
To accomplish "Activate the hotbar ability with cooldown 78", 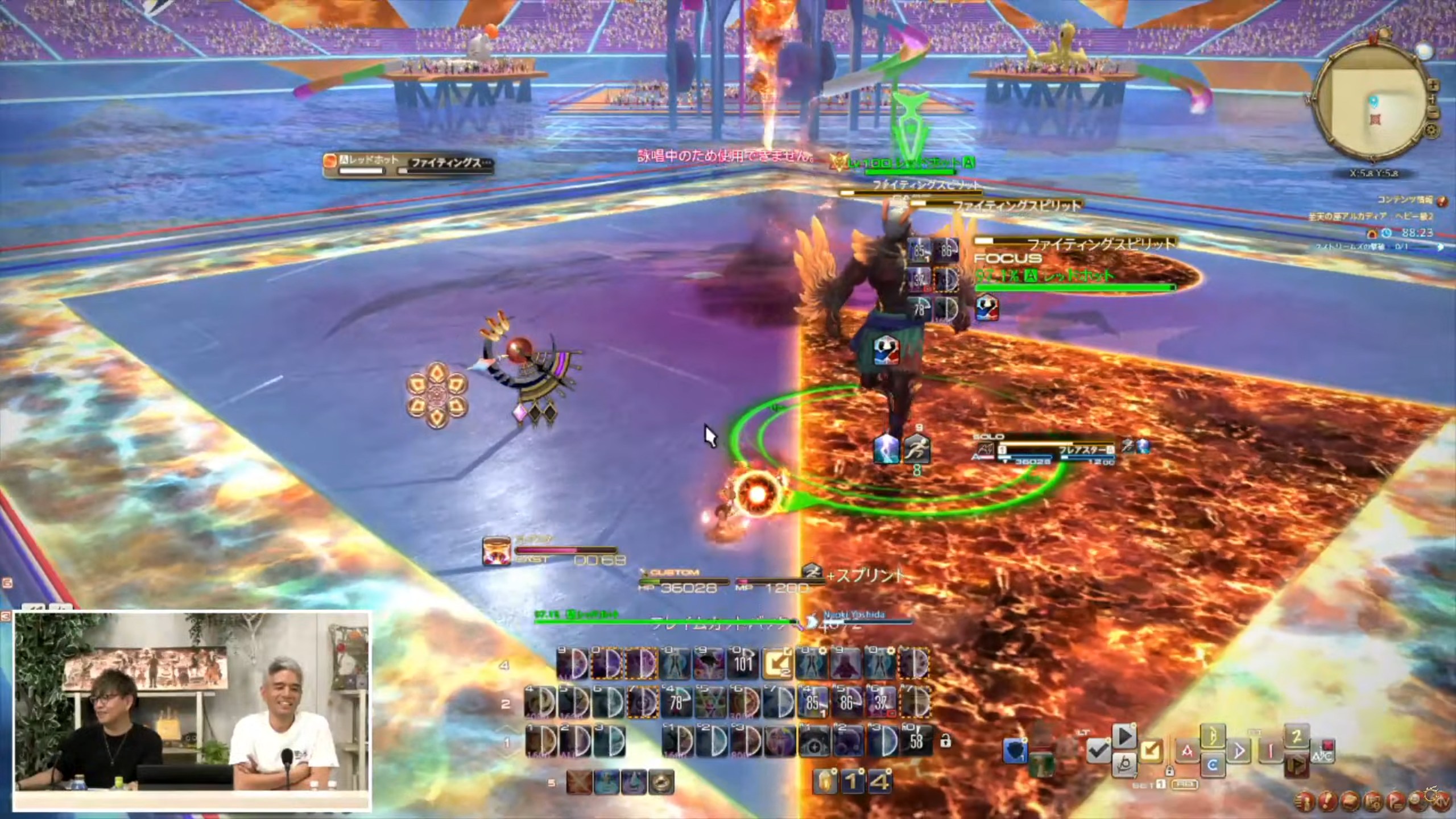I will 676,703.
